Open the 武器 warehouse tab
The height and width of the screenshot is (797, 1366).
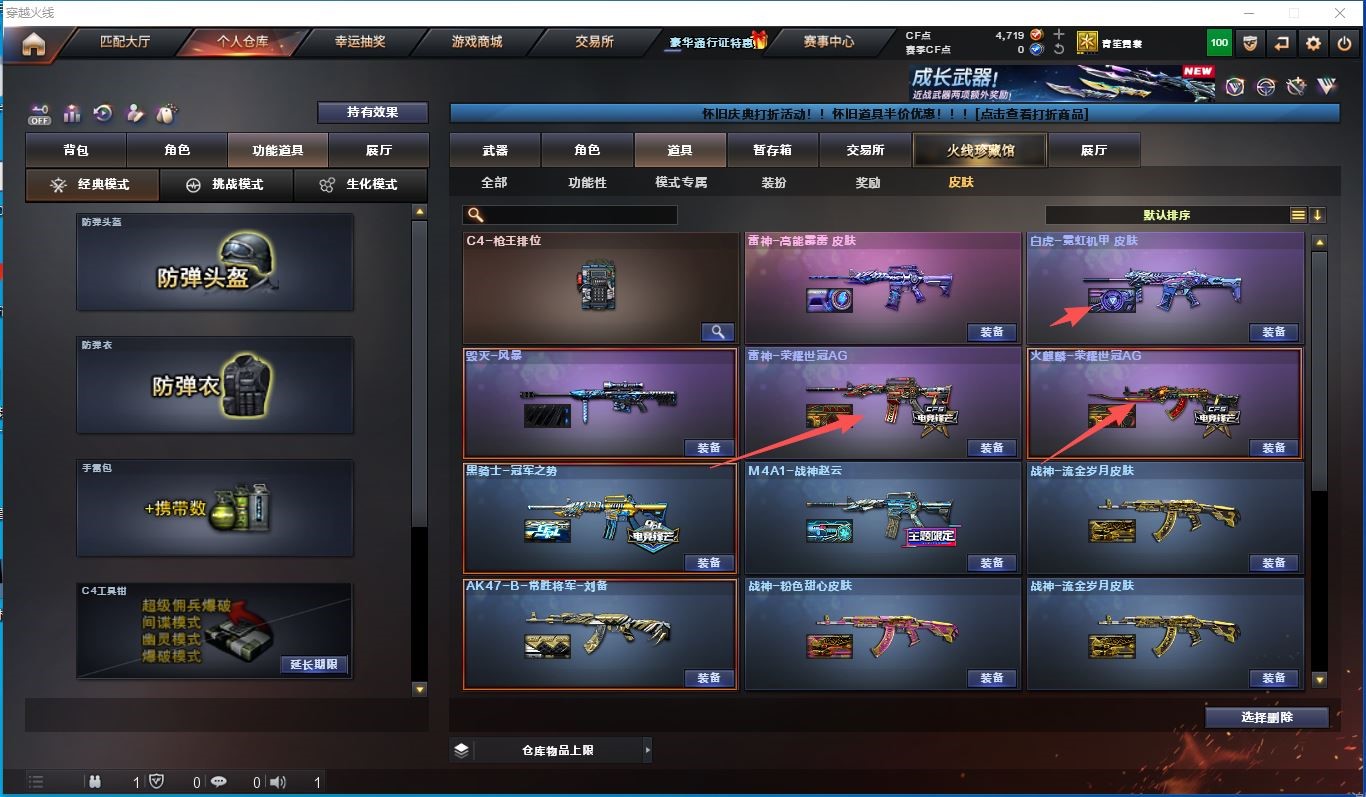[x=495, y=151]
